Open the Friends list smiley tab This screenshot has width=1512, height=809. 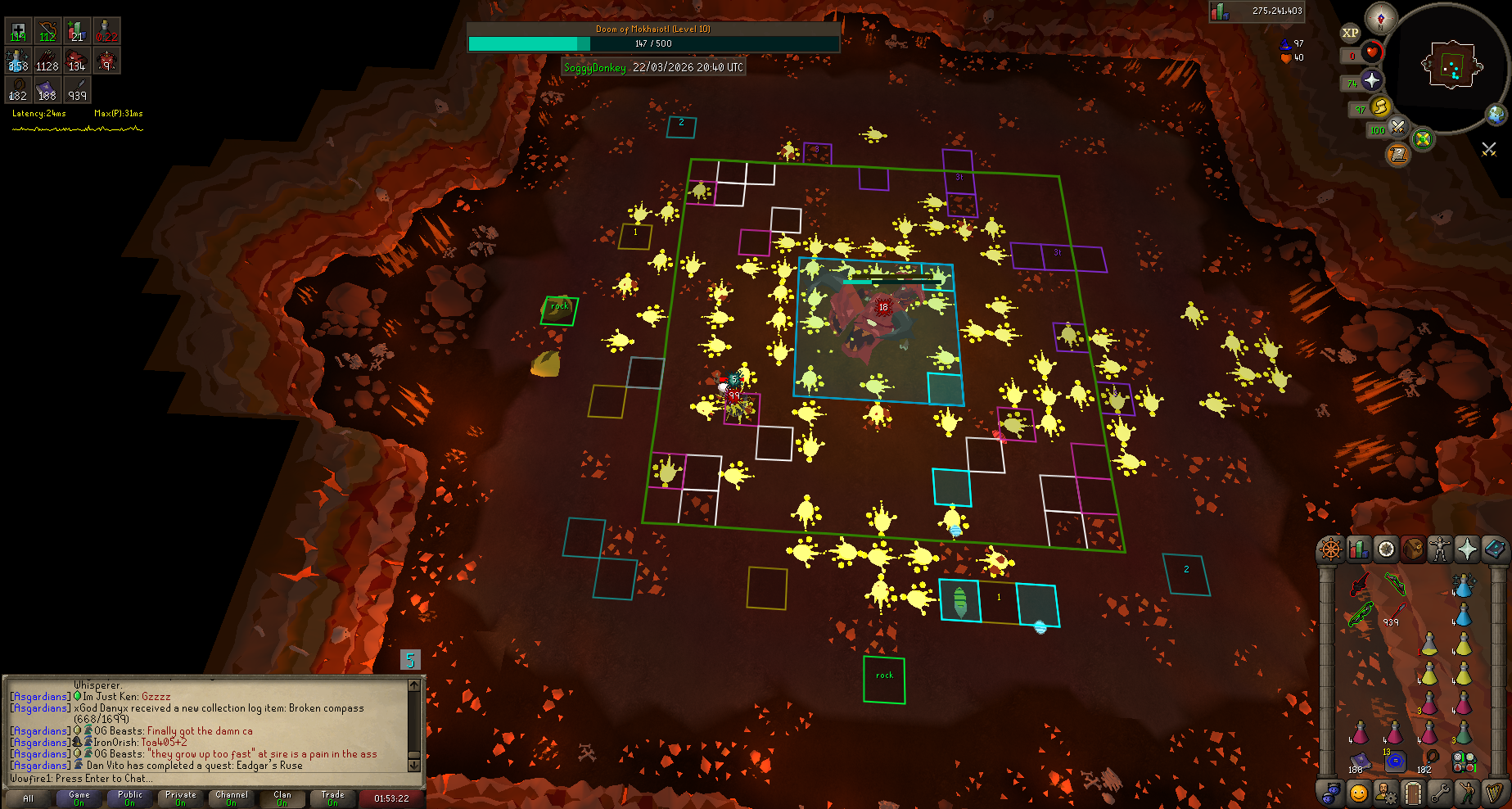coord(1359,793)
